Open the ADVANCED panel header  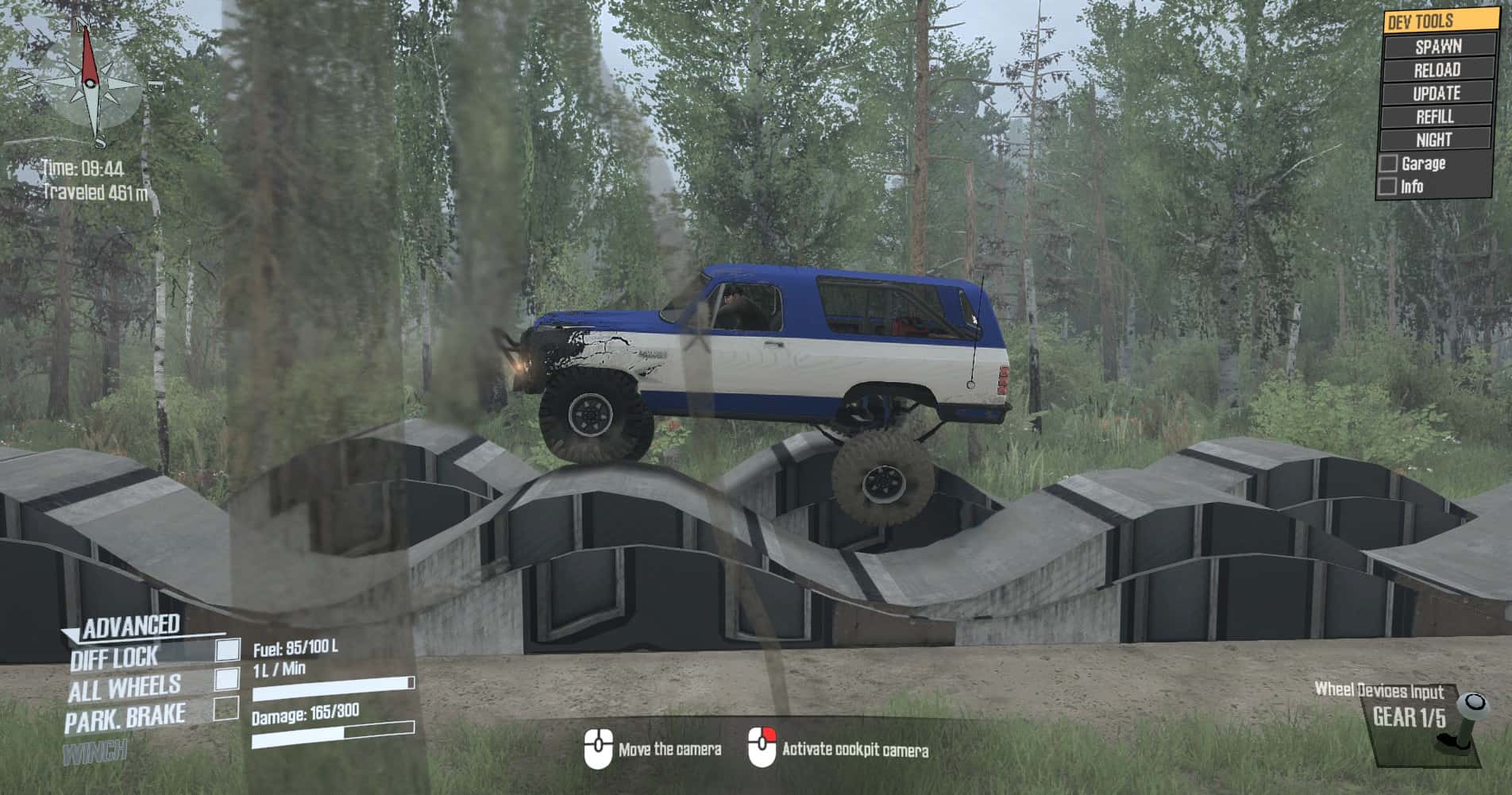(131, 627)
